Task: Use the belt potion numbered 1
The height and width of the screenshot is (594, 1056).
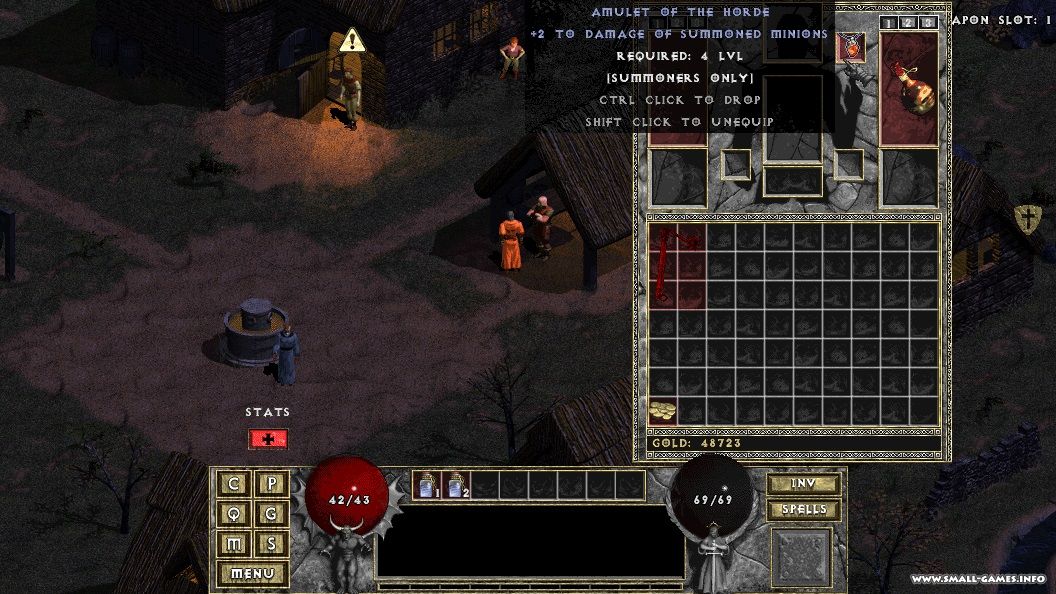Action: [x=427, y=485]
